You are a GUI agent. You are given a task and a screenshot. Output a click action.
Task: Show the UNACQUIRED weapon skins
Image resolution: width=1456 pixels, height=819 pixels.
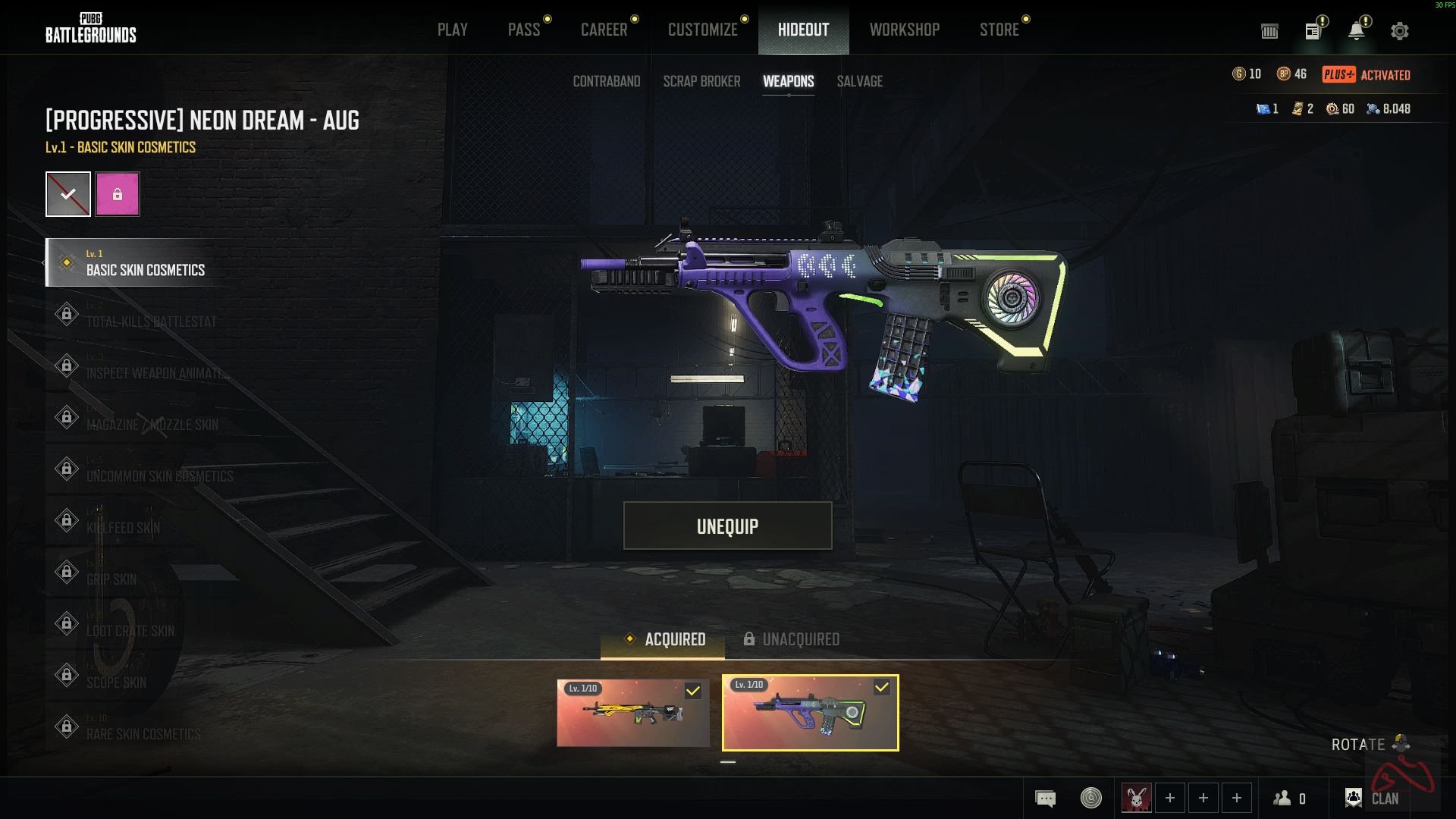tap(791, 639)
